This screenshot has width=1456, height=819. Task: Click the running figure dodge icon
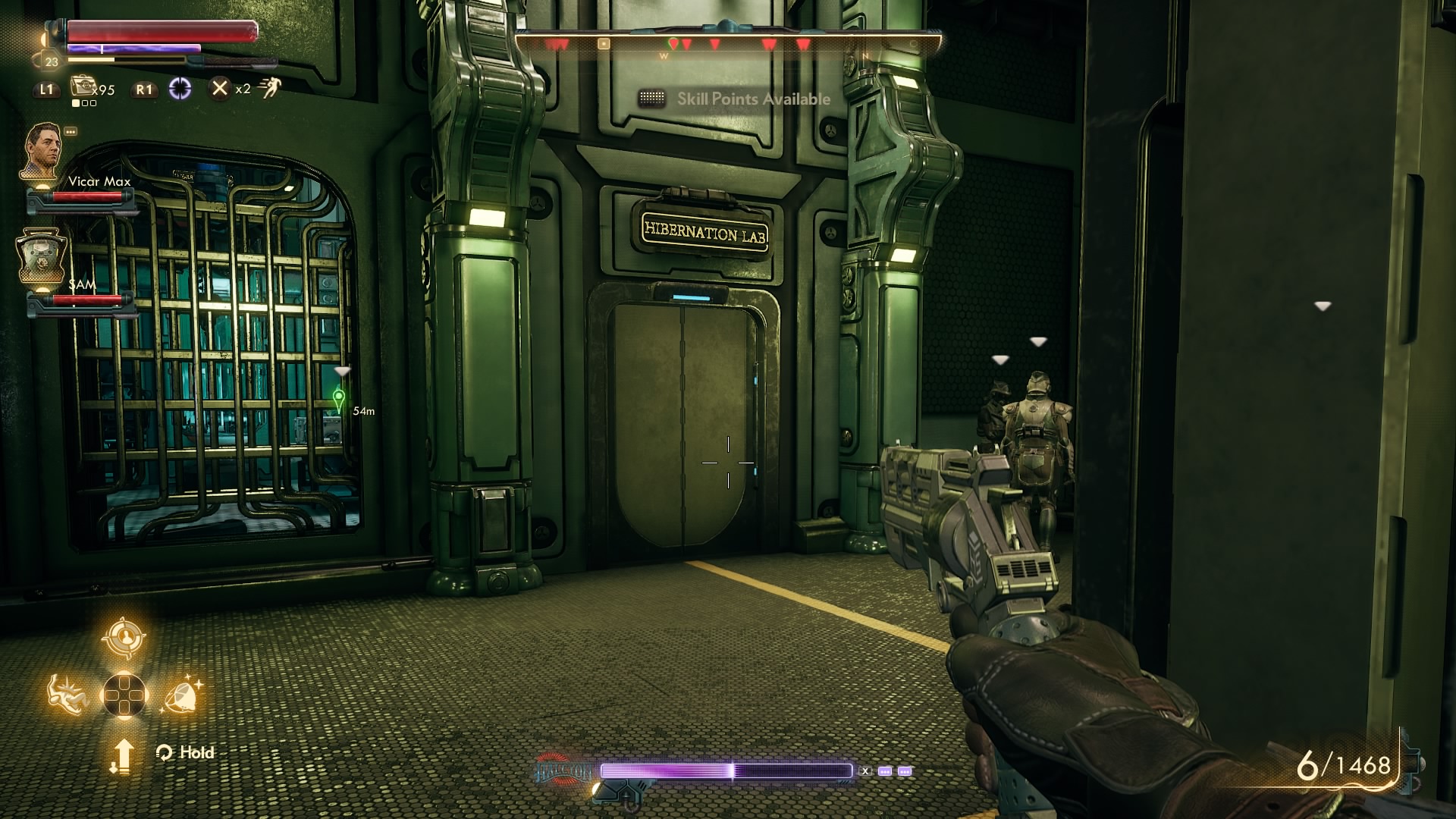(x=269, y=89)
